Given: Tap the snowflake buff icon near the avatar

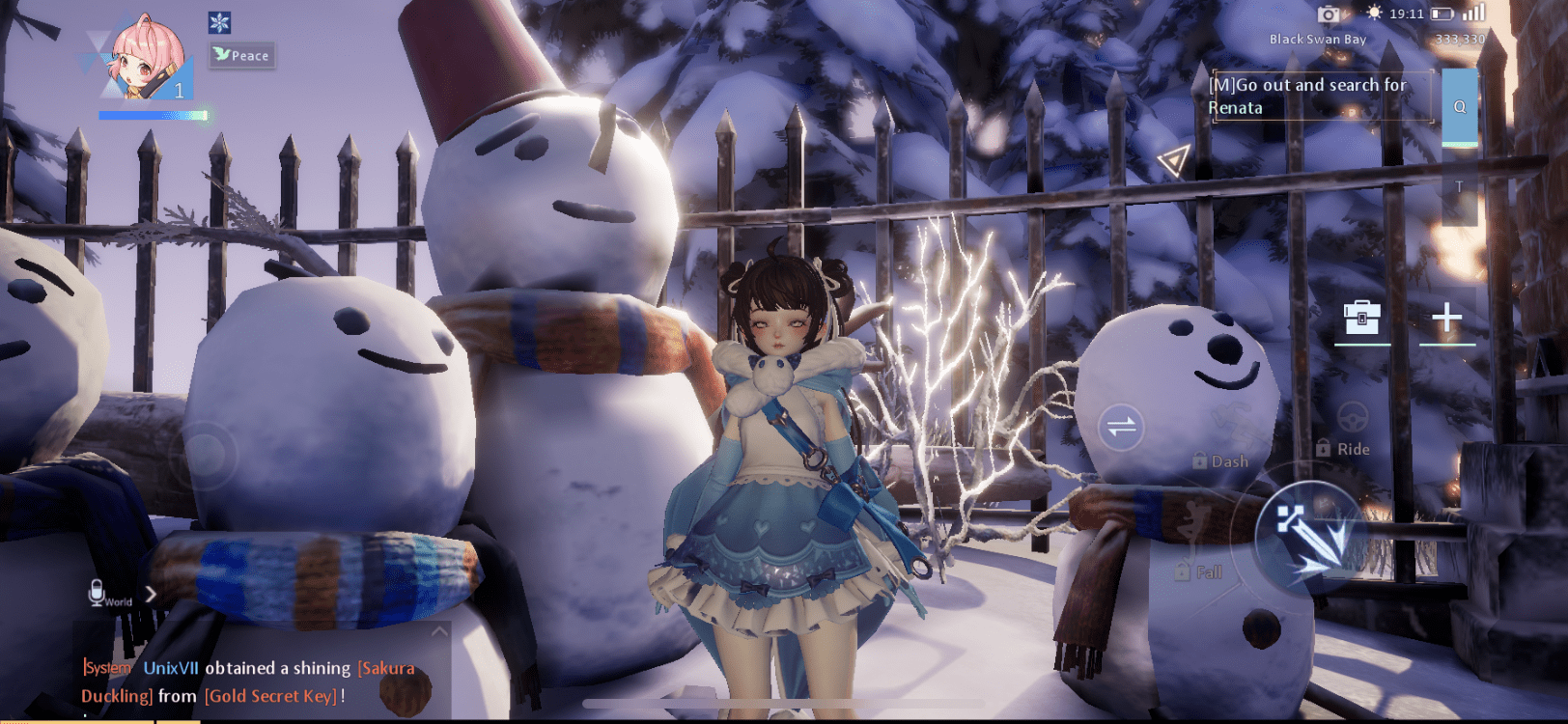Looking at the screenshot, I should tap(220, 23).
